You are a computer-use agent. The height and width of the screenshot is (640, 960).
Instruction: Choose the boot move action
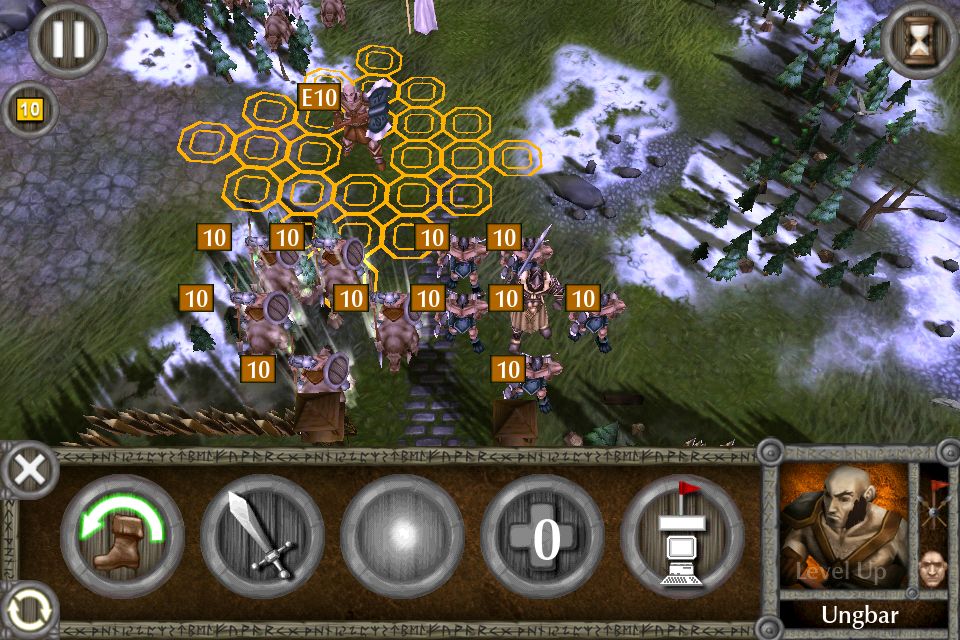[122, 536]
